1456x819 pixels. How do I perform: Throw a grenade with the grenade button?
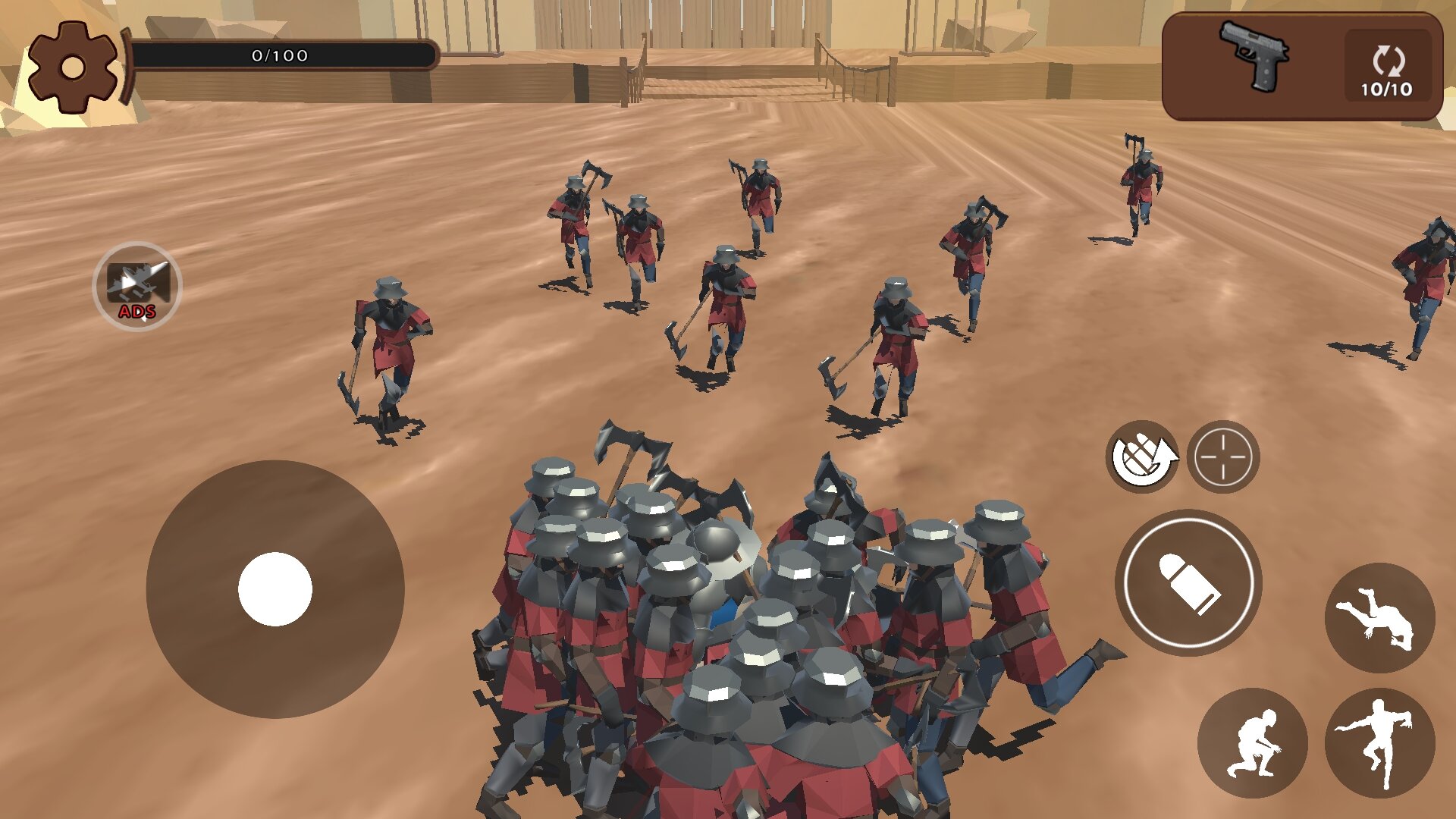pyautogui.click(x=1142, y=457)
